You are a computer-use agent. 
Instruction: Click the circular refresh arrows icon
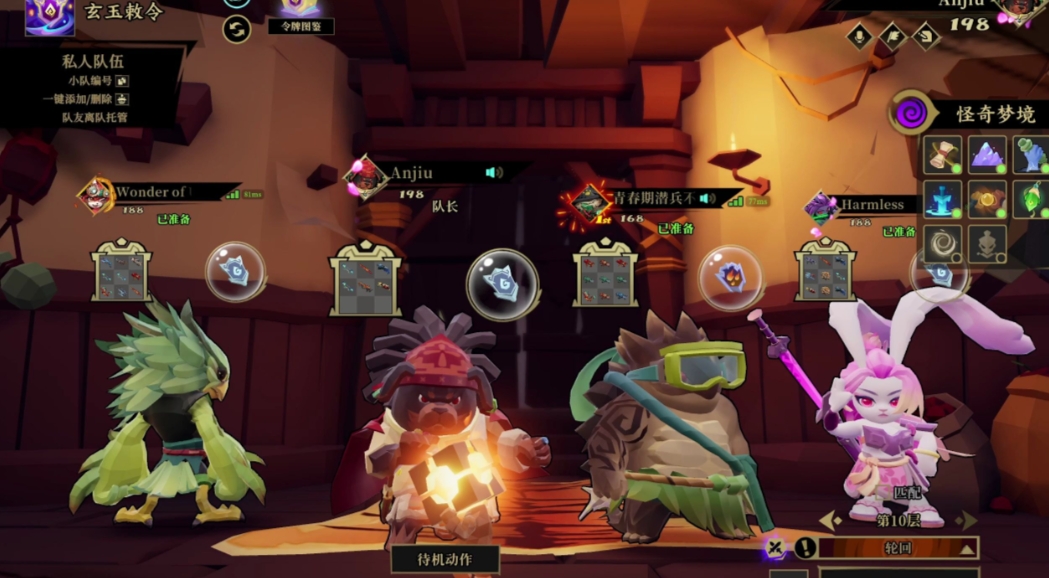click(237, 29)
